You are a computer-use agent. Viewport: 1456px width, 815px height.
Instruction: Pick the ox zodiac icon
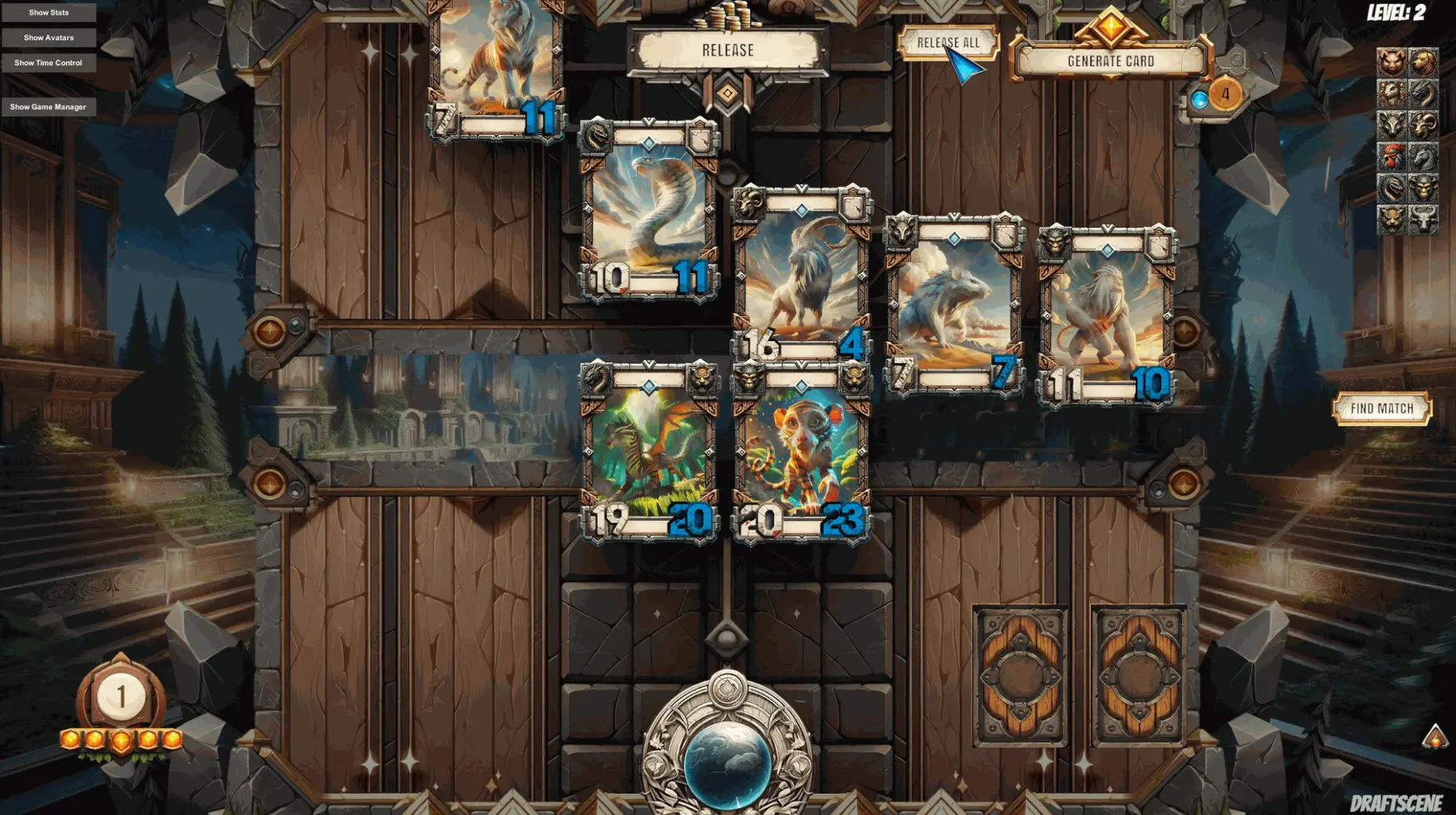(1423, 219)
